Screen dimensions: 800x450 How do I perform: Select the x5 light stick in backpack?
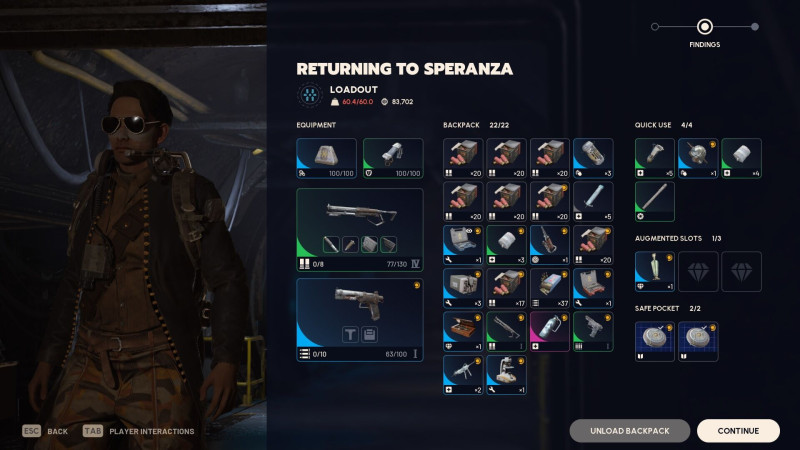click(593, 202)
